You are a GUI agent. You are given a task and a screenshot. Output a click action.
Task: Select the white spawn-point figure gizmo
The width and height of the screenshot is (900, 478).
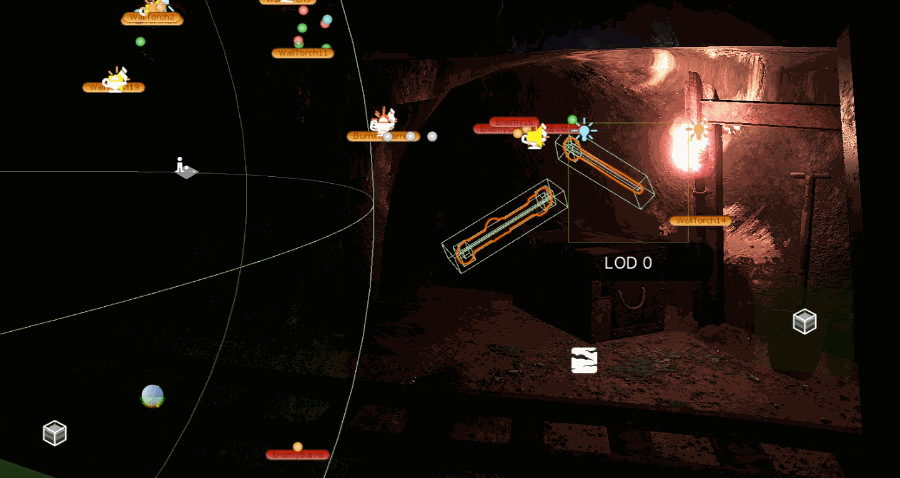tap(184, 168)
